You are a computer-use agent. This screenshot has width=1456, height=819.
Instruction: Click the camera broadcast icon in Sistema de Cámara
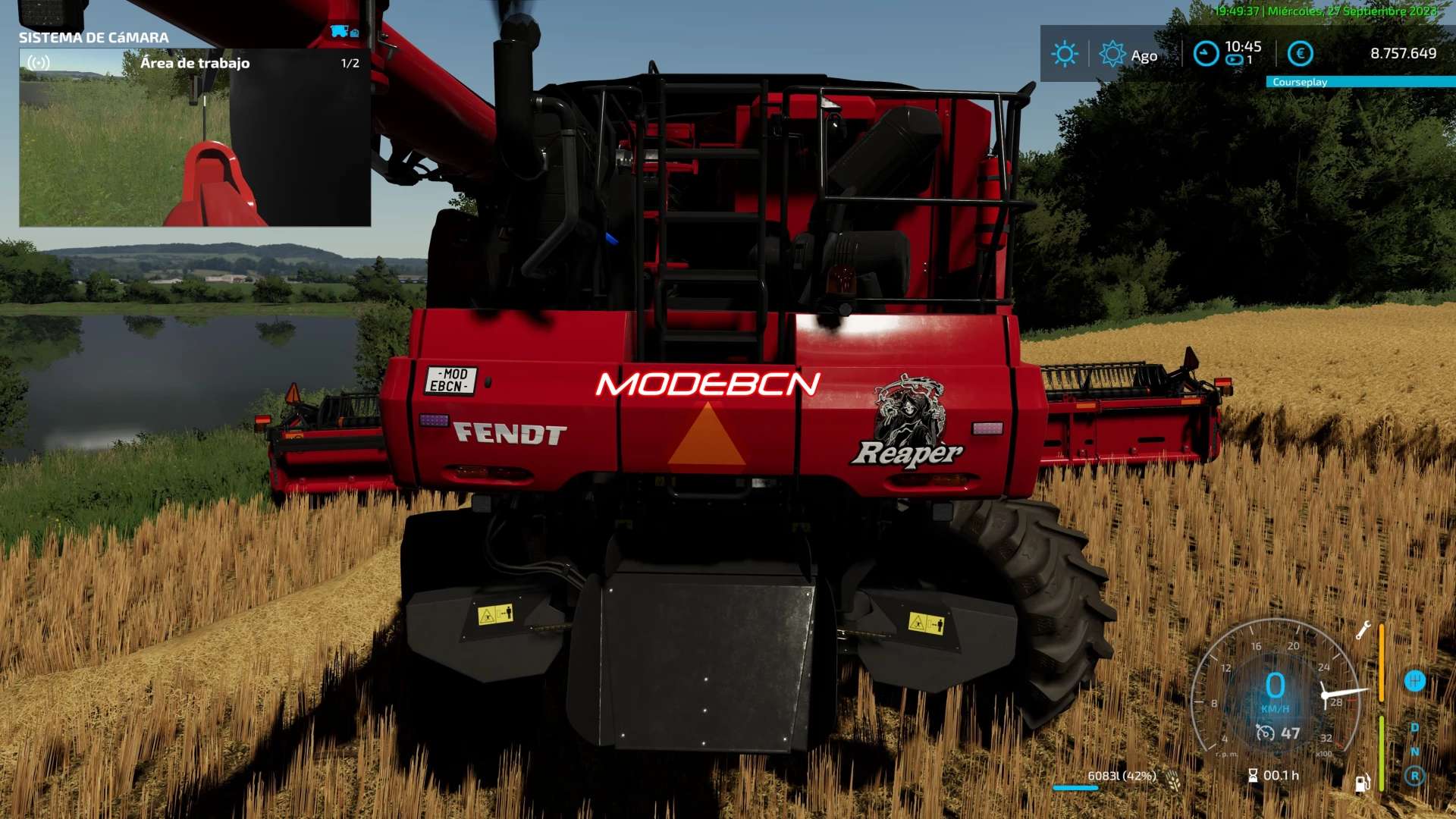(x=37, y=64)
